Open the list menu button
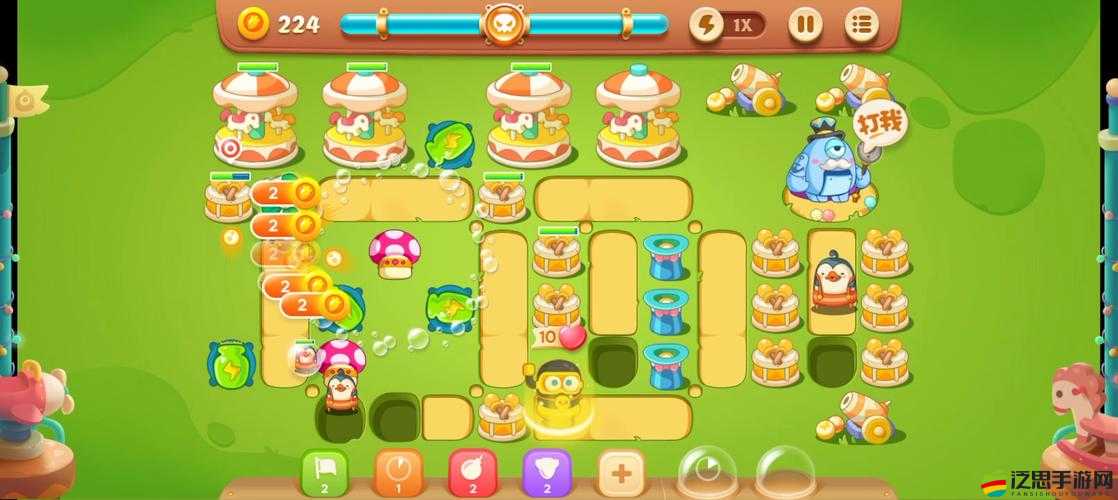 (x=861, y=24)
